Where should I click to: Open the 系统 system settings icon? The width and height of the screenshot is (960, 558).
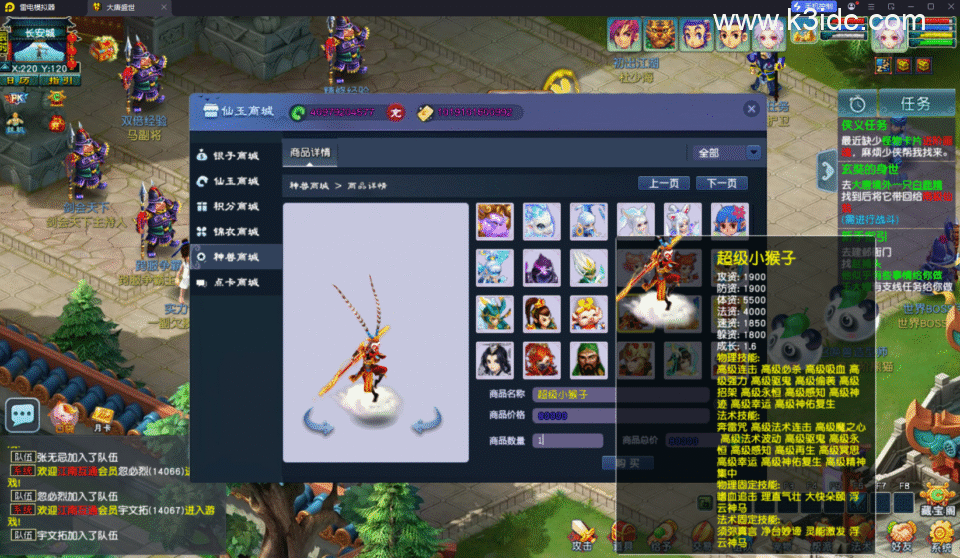(x=940, y=535)
